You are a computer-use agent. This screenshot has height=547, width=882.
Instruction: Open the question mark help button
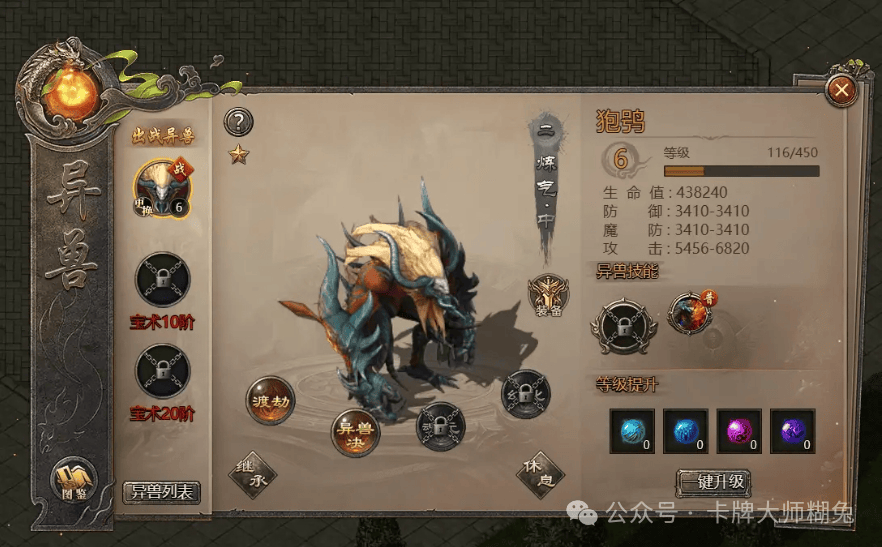(238, 123)
